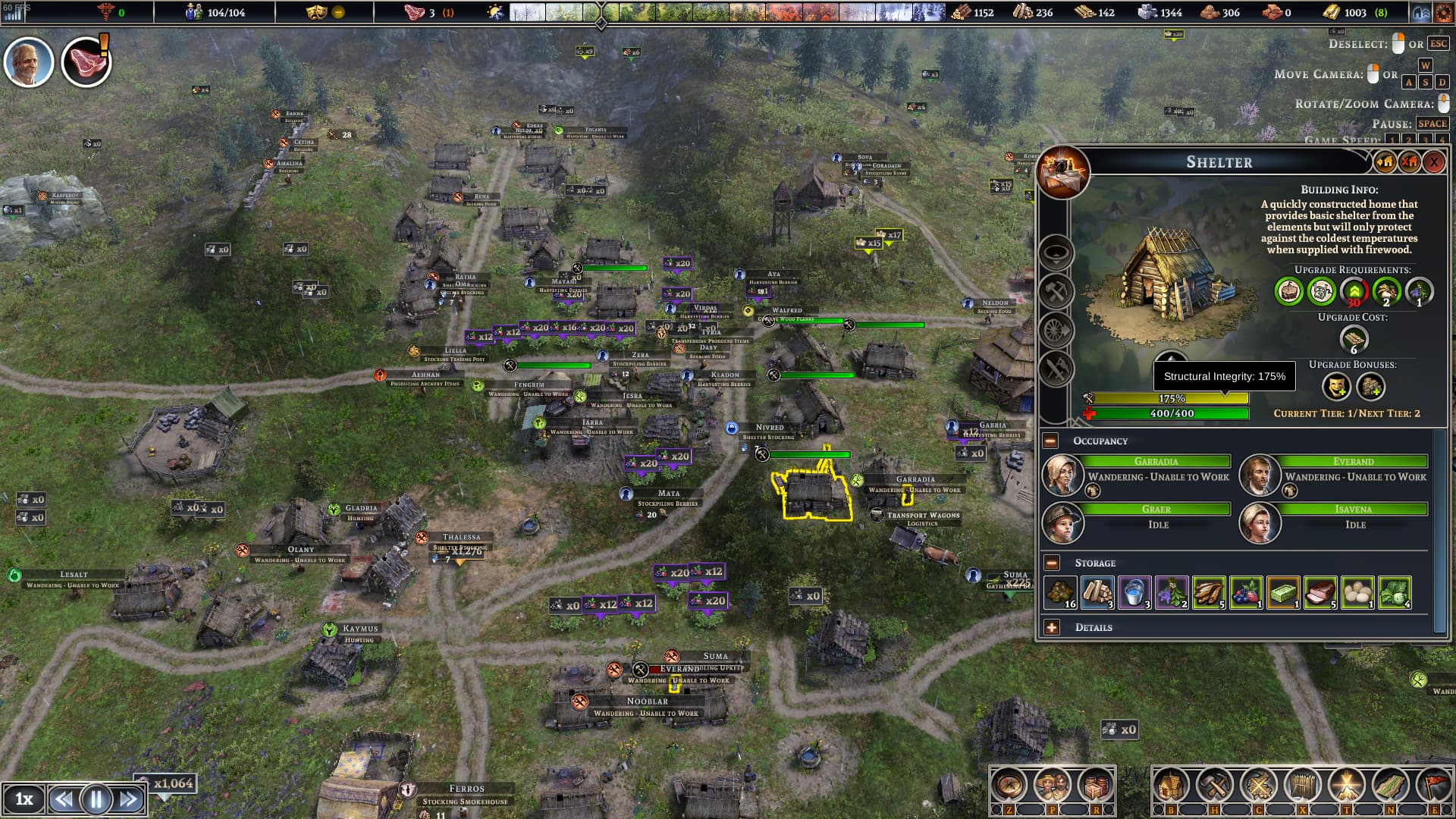Image resolution: width=1456 pixels, height=819 pixels.
Task: Select occupant Isavena's portrait
Action: 1260,522
